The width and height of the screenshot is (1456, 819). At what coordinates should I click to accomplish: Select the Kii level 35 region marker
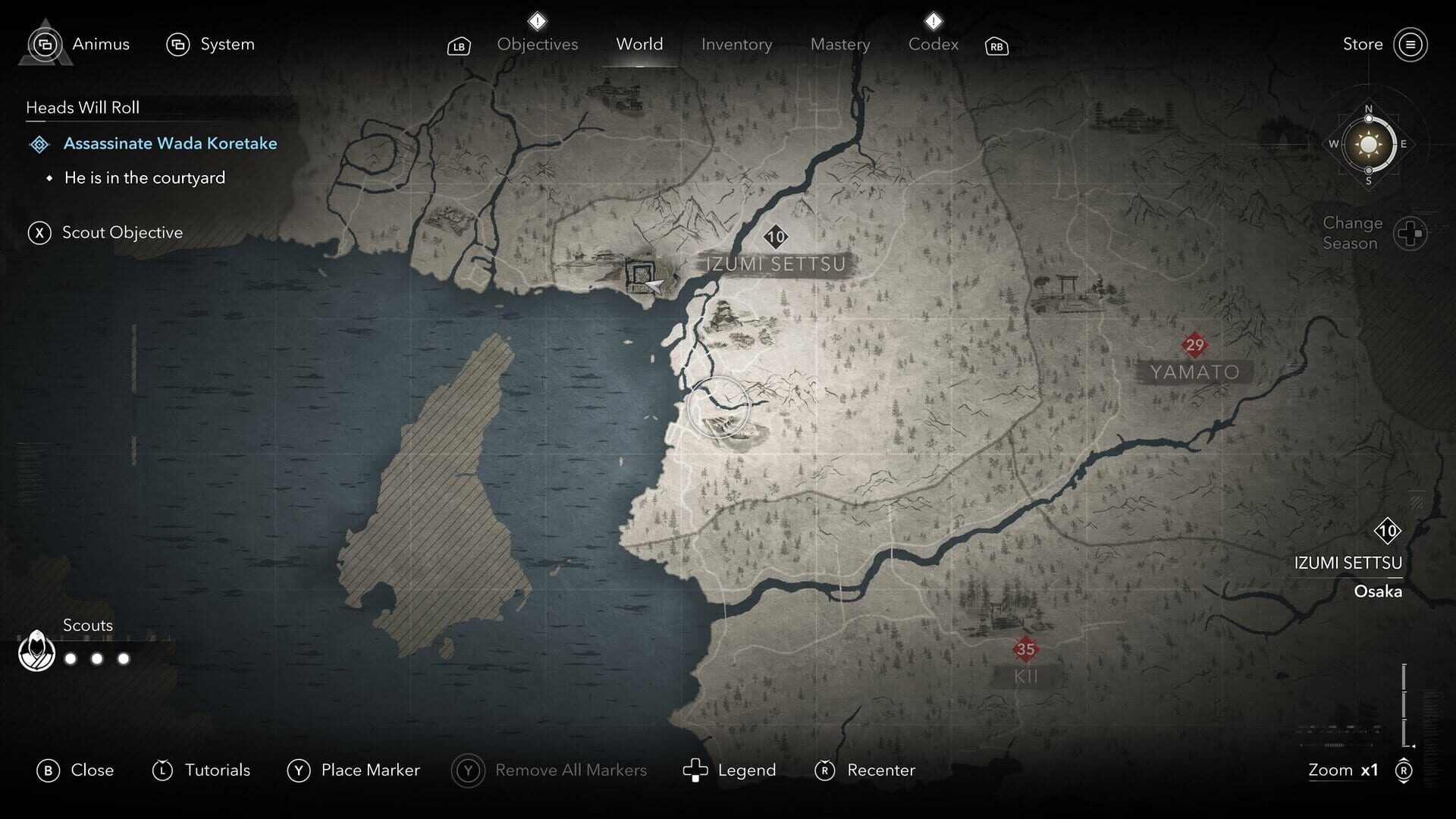pyautogui.click(x=1025, y=649)
